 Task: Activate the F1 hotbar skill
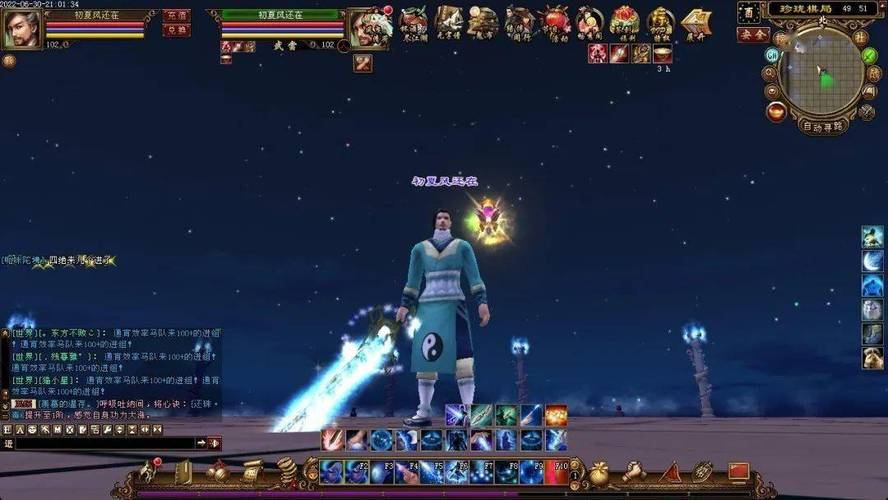tap(332, 471)
